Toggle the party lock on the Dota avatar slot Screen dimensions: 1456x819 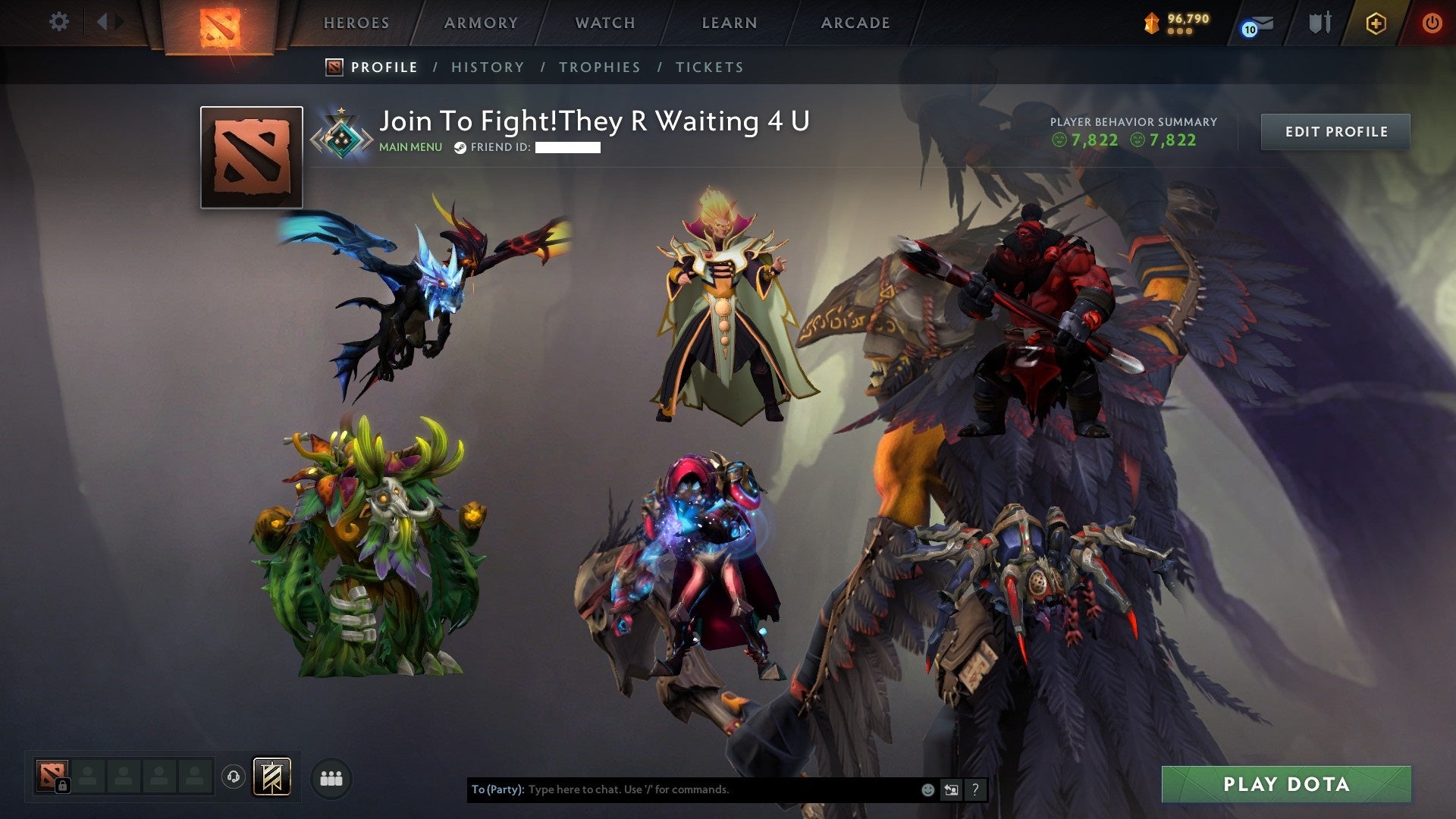tap(63, 784)
